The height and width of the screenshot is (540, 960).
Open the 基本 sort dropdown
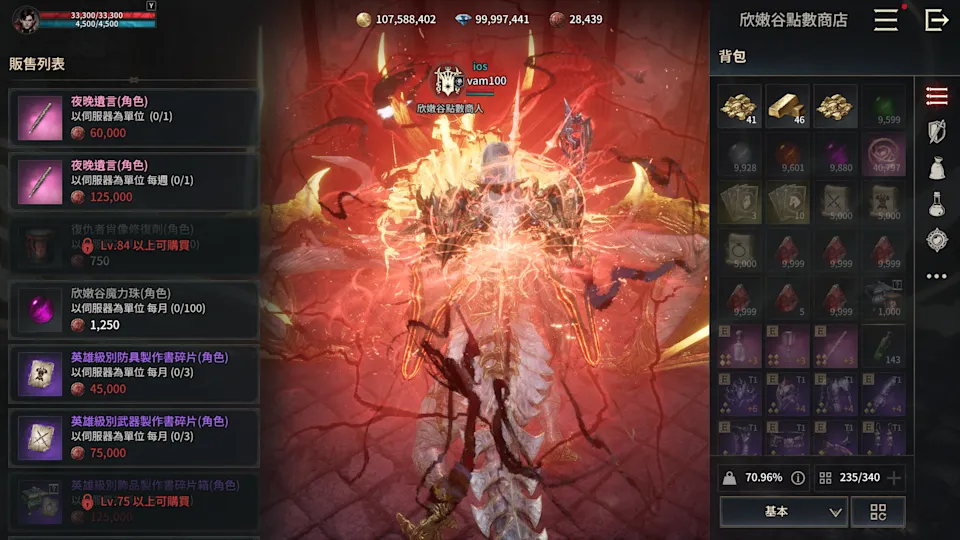click(783, 511)
